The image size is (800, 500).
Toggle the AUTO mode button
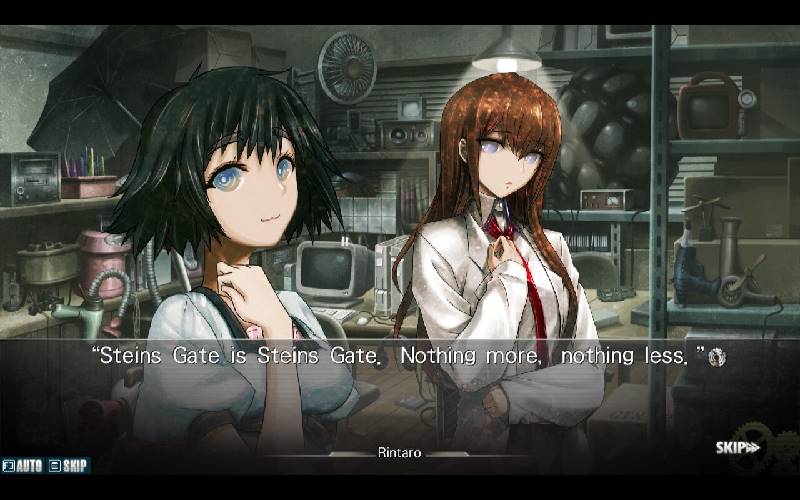(23, 466)
